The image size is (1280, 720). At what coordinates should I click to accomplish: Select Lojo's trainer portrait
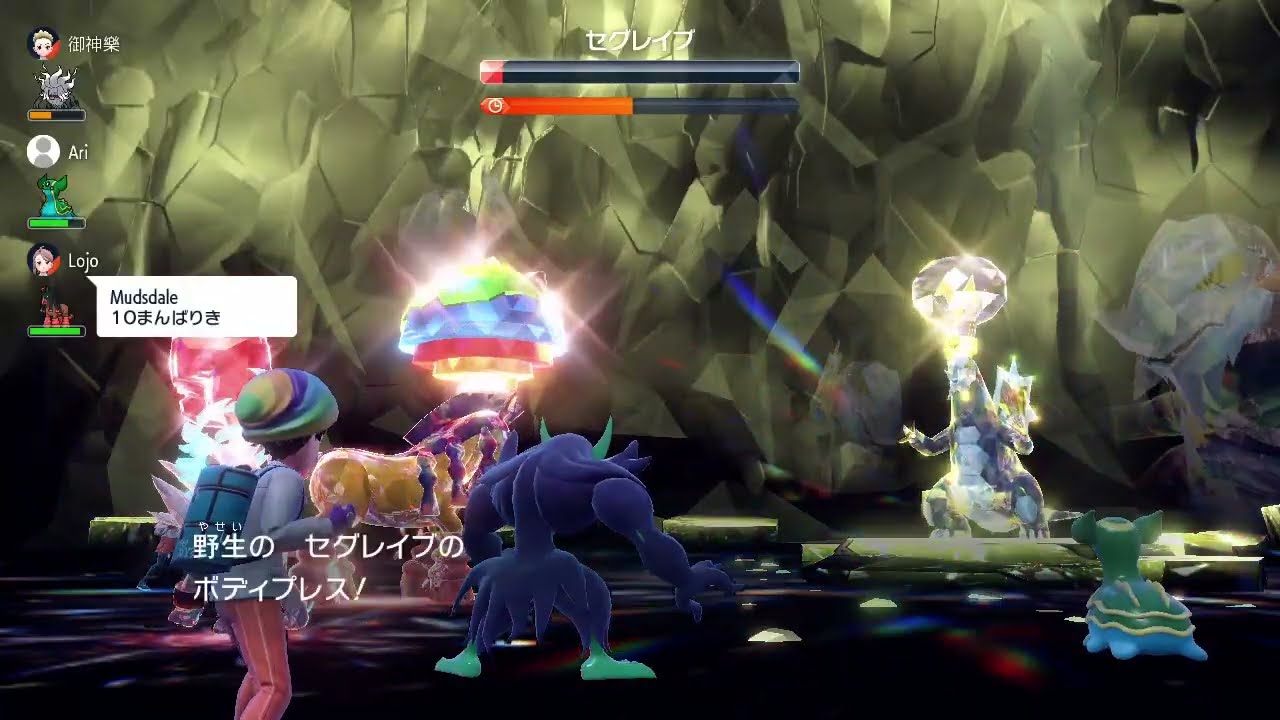point(44,260)
